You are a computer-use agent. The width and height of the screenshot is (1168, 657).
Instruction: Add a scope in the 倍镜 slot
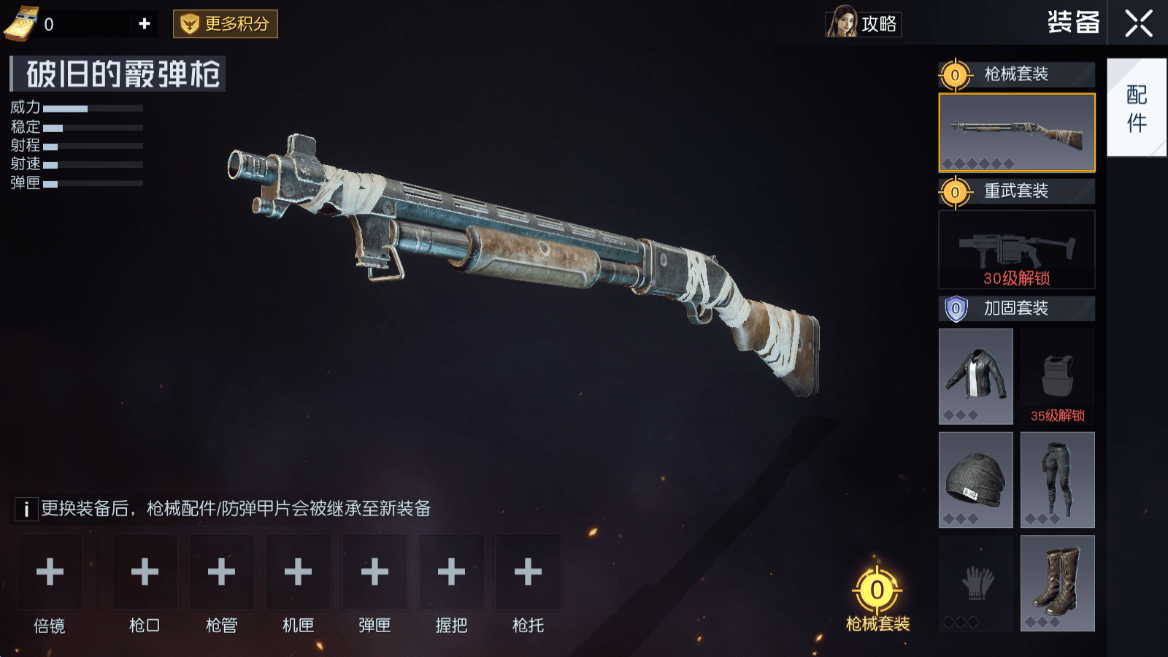coord(50,572)
